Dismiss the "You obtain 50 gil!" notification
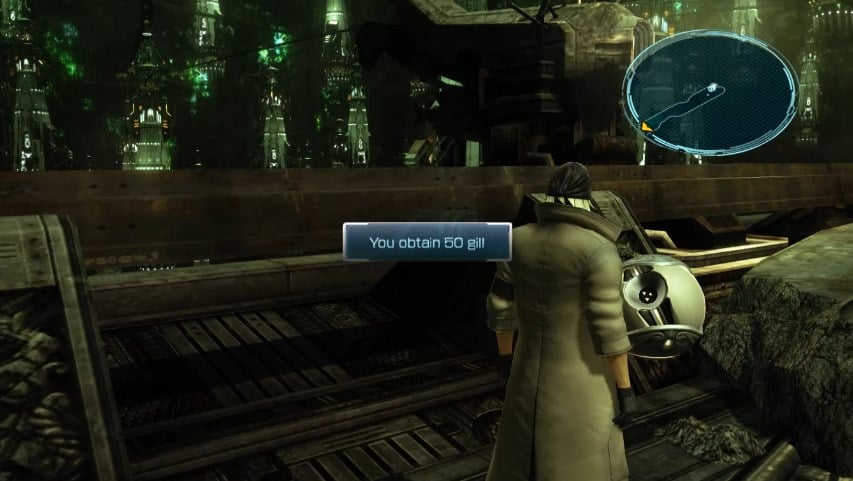This screenshot has height=481, width=853. pos(427,242)
